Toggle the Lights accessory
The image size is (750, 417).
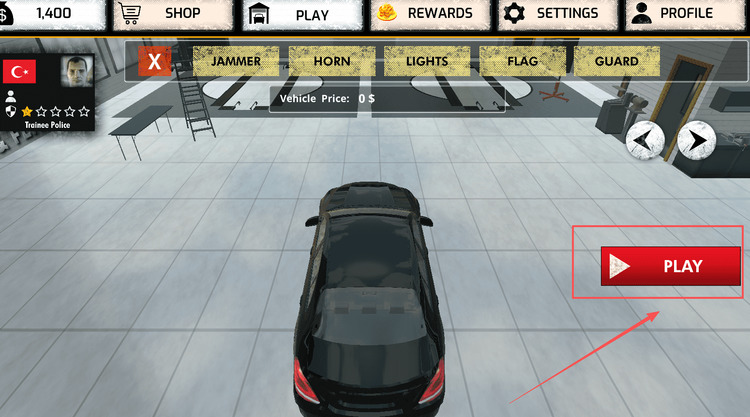coord(427,61)
